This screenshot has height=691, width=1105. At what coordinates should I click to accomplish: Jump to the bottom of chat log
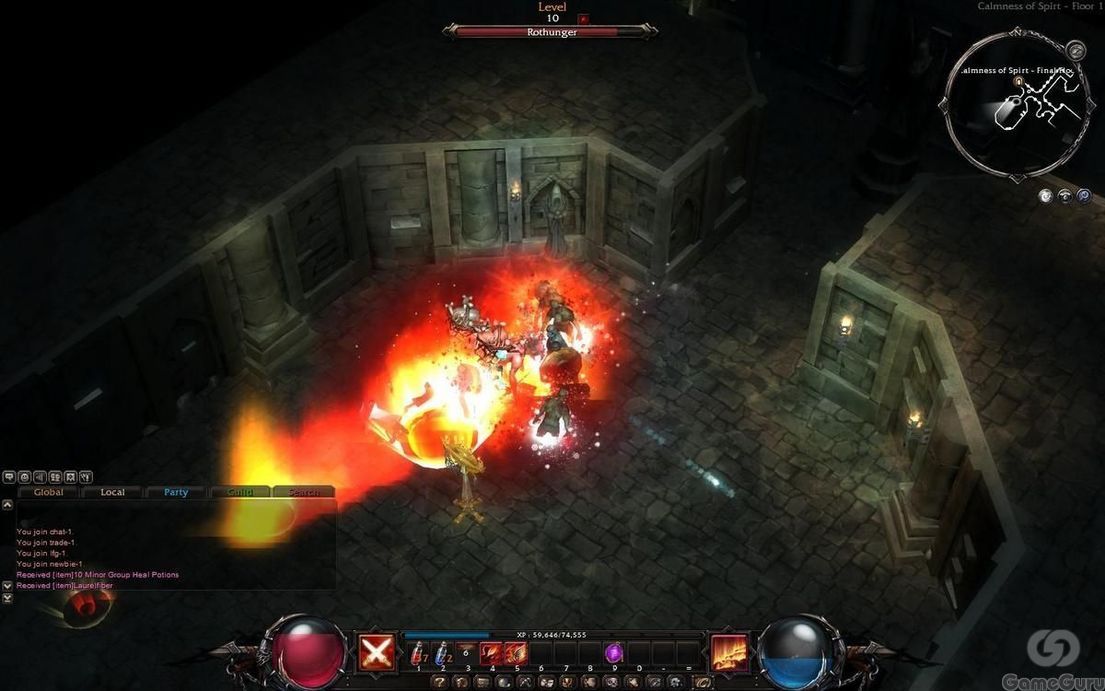[8, 598]
